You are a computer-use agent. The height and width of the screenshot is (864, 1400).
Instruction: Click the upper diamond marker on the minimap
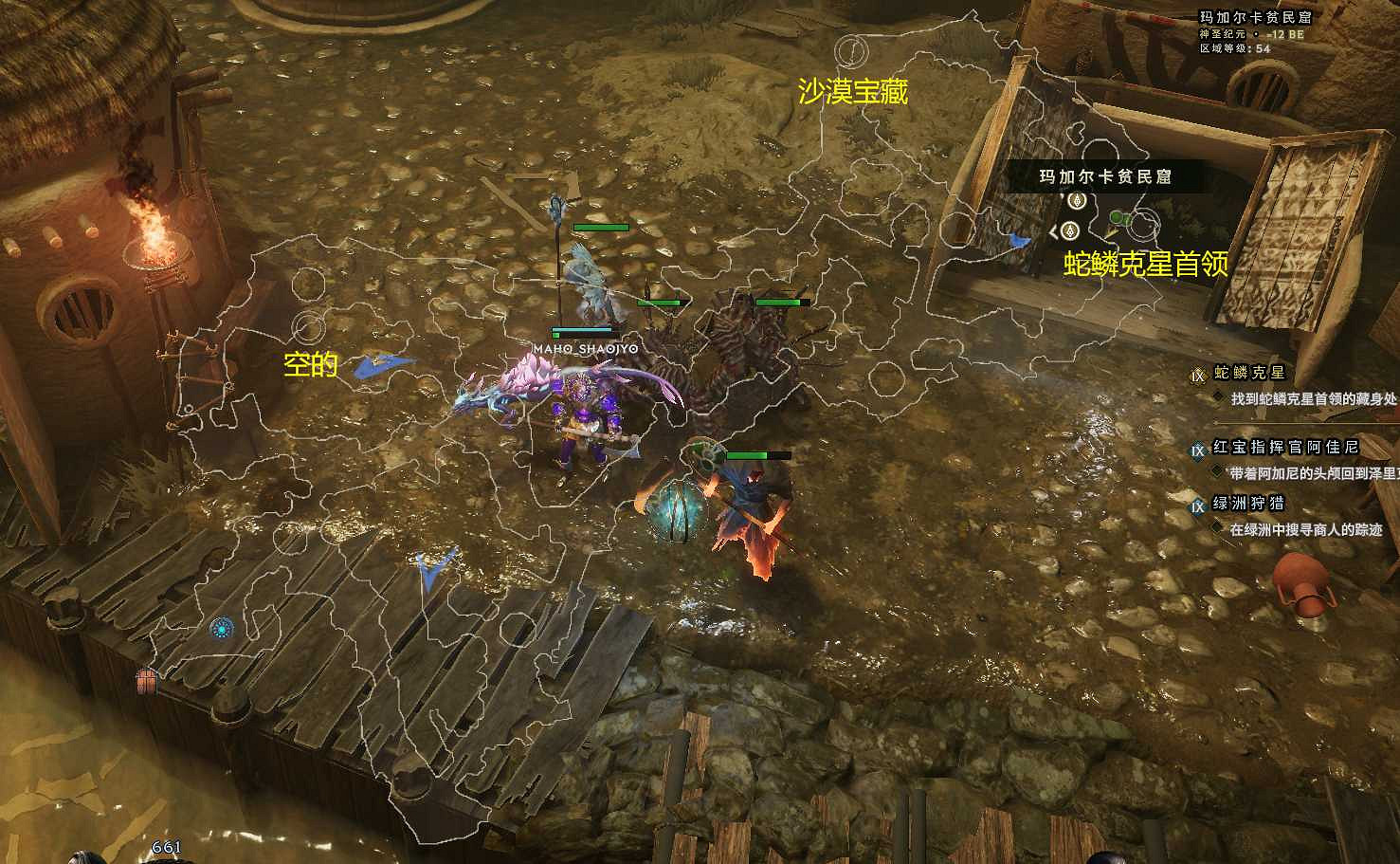[1077, 200]
